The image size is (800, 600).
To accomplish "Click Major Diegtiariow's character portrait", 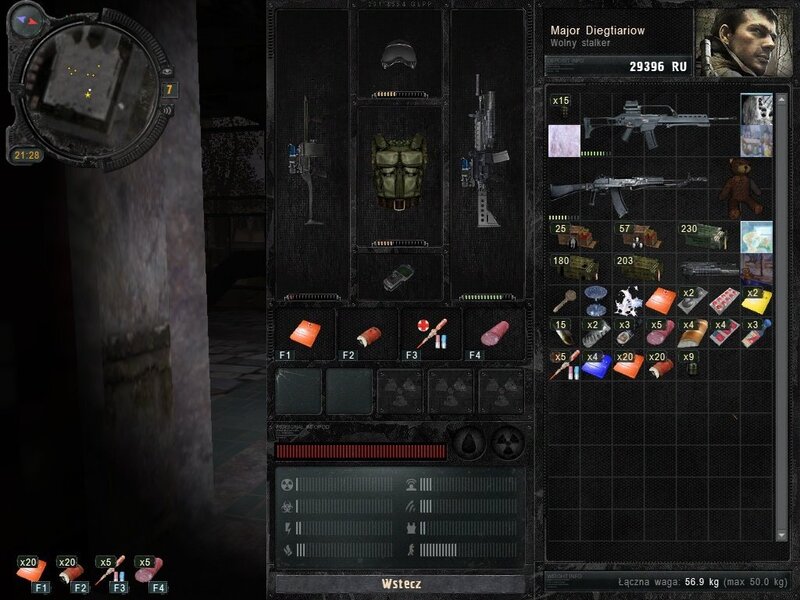I will [739, 41].
